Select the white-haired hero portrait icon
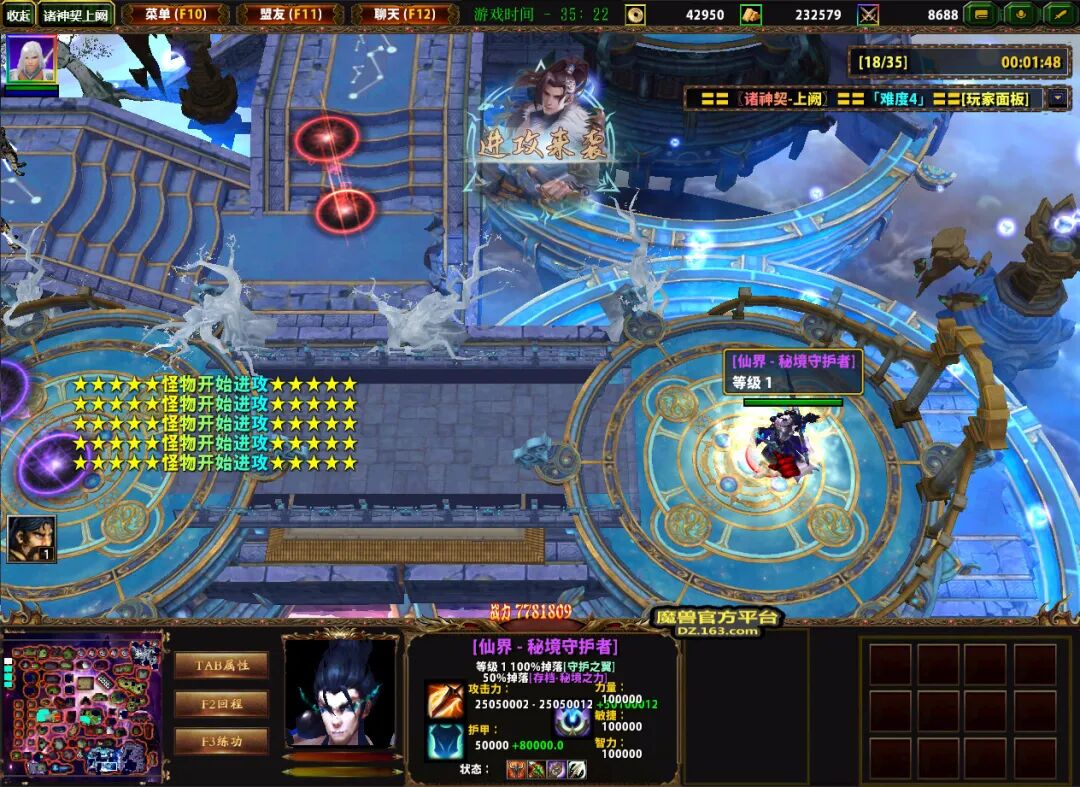The width and height of the screenshot is (1080, 787). [31, 60]
